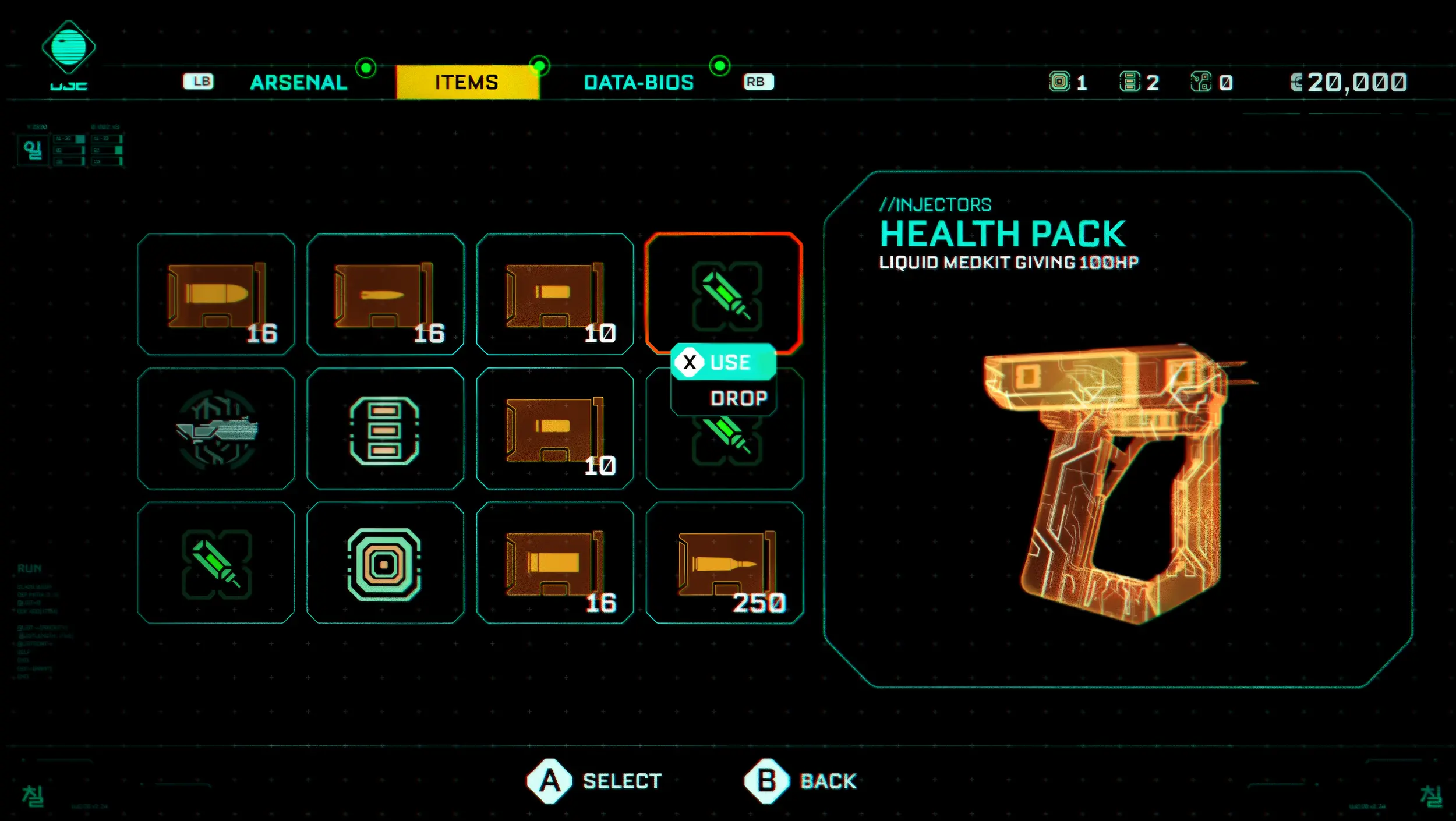Switch to the ARSENAL tab
The image size is (1456, 821).
tap(298, 82)
